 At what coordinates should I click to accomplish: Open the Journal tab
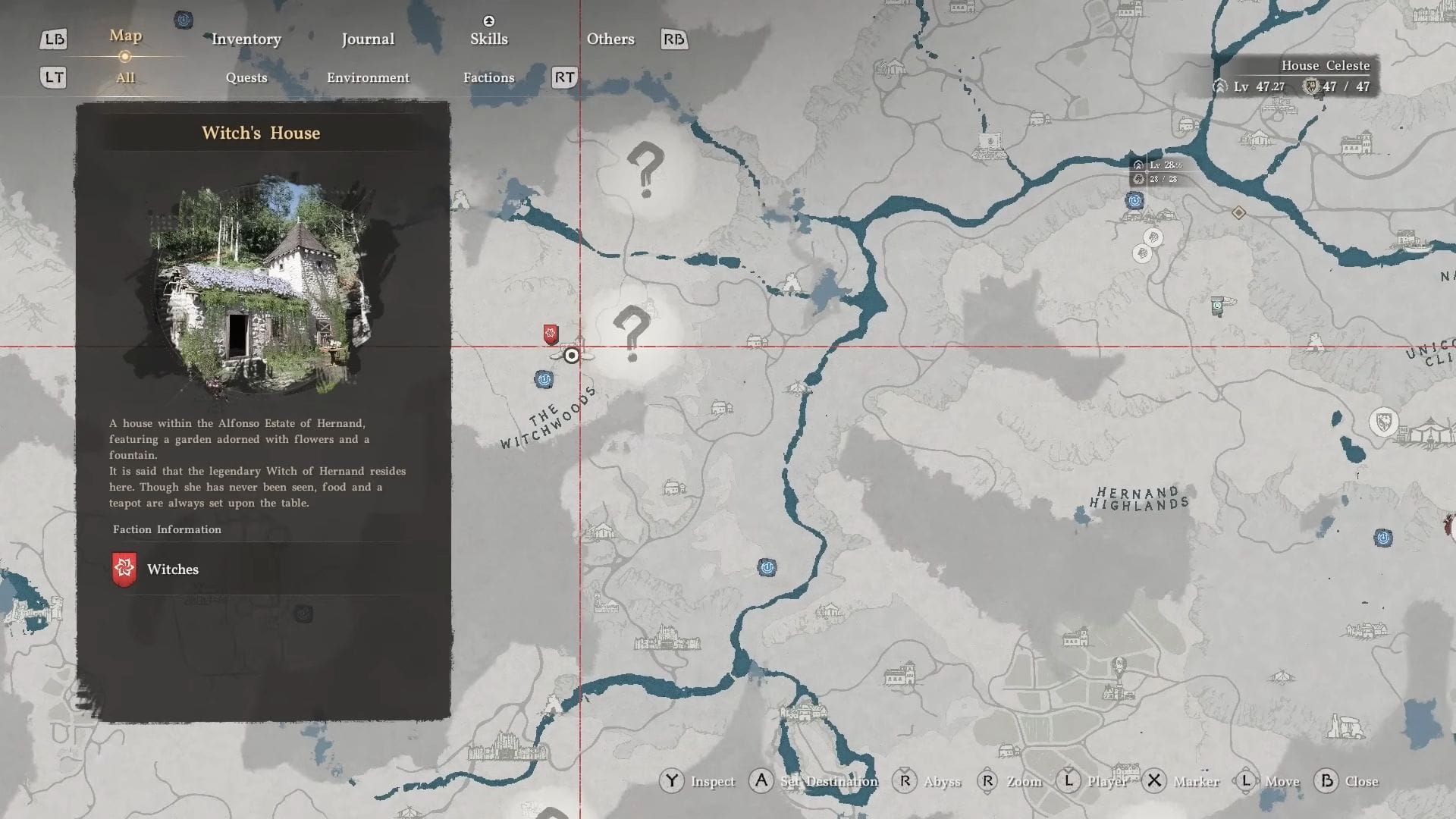pyautogui.click(x=368, y=39)
